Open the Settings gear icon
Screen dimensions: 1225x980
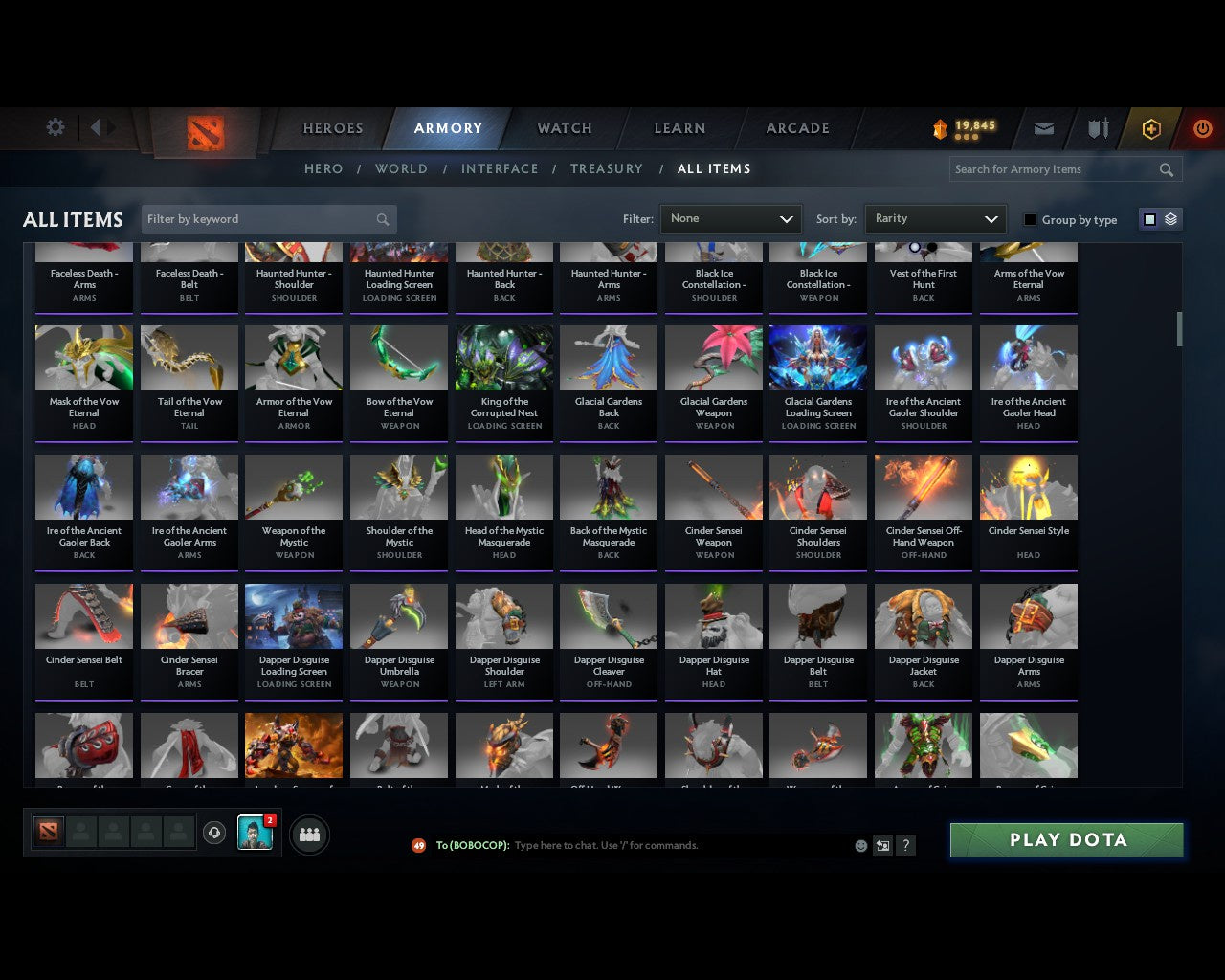coord(55,127)
